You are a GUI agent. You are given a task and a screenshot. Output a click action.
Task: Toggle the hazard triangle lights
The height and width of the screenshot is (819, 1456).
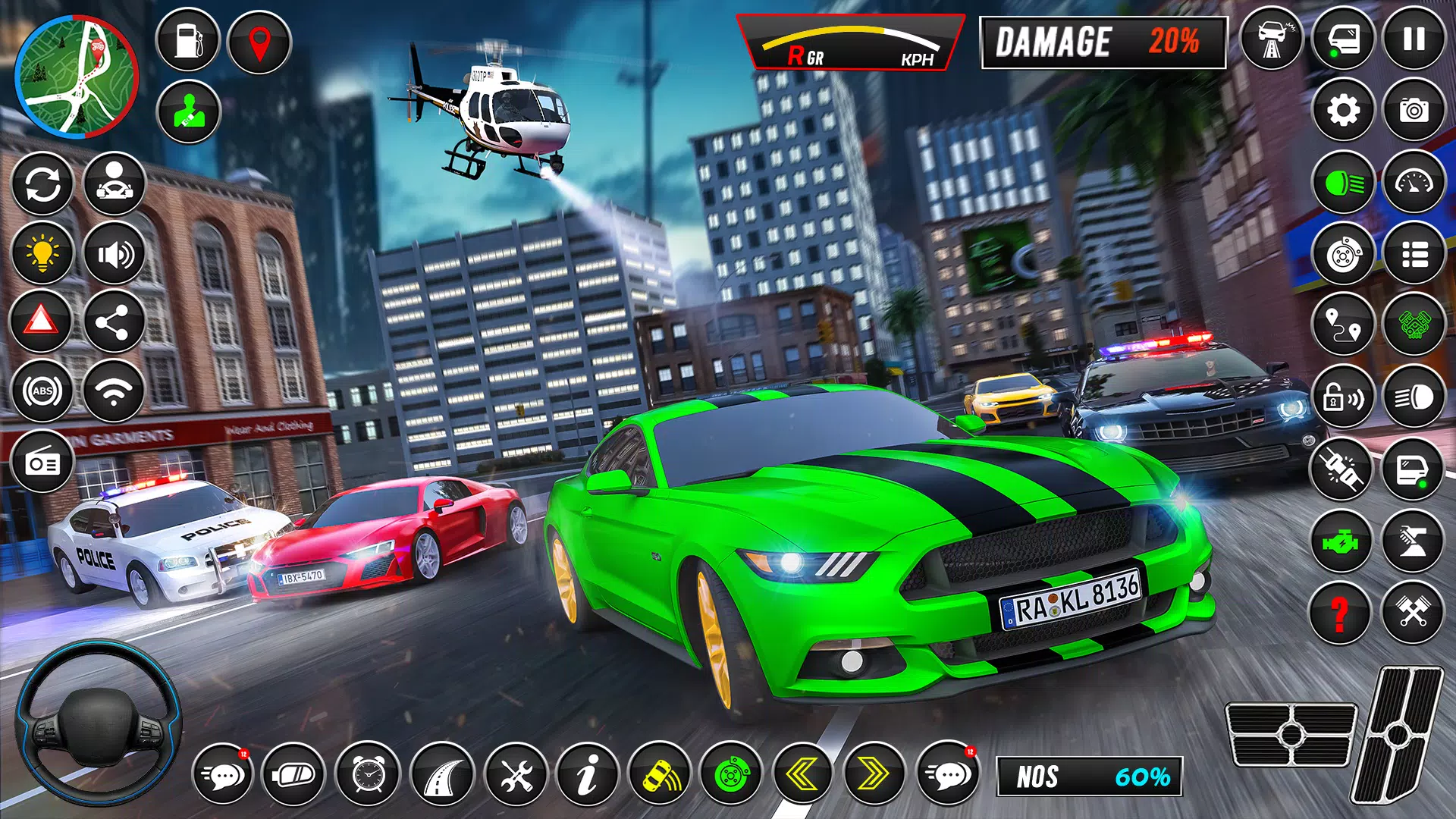point(42,322)
